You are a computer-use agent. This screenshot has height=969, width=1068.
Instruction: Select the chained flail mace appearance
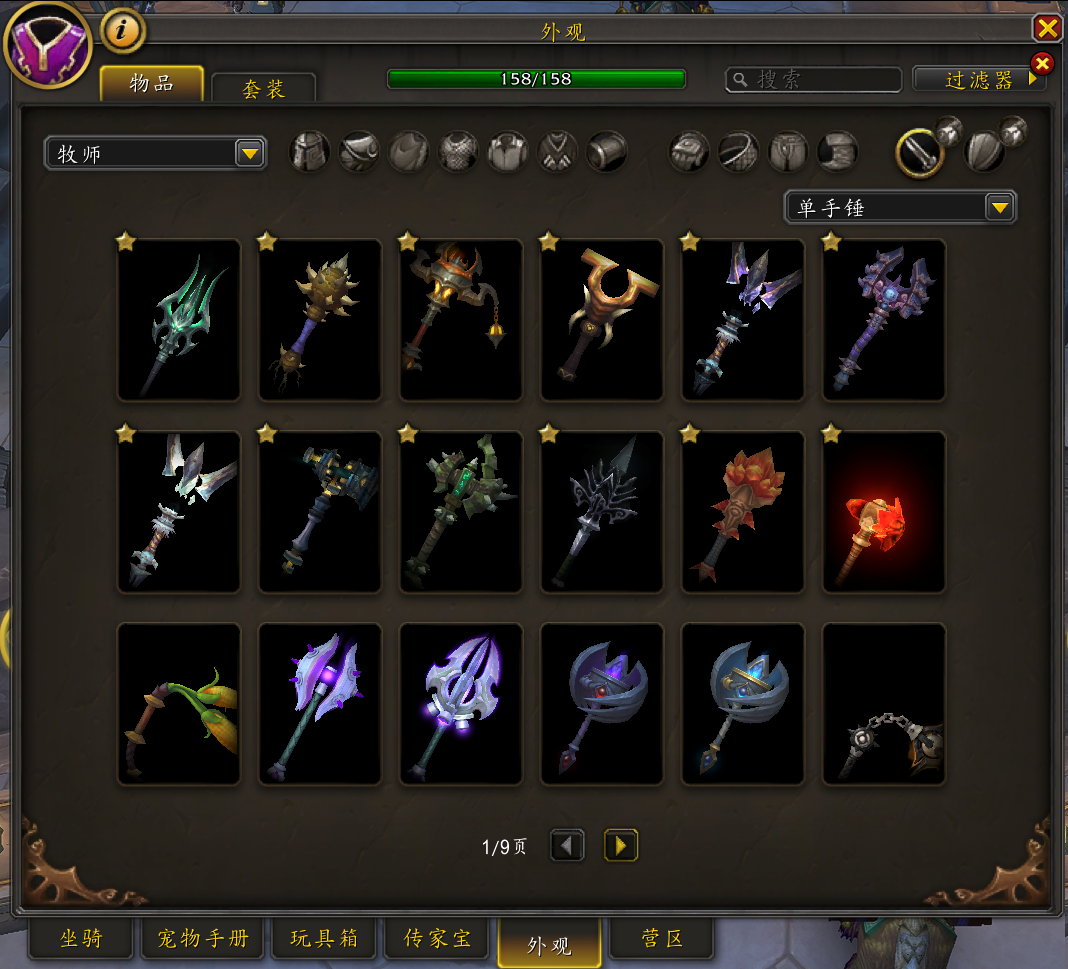point(884,704)
